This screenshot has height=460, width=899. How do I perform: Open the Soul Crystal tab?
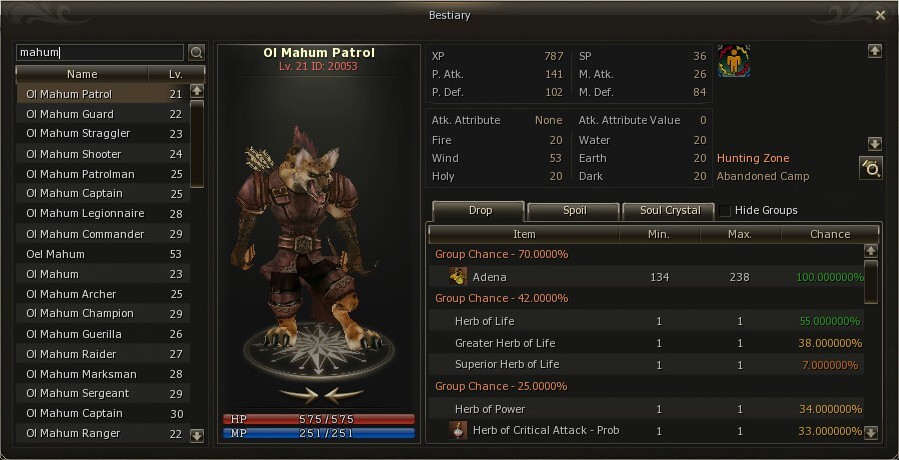tap(668, 211)
